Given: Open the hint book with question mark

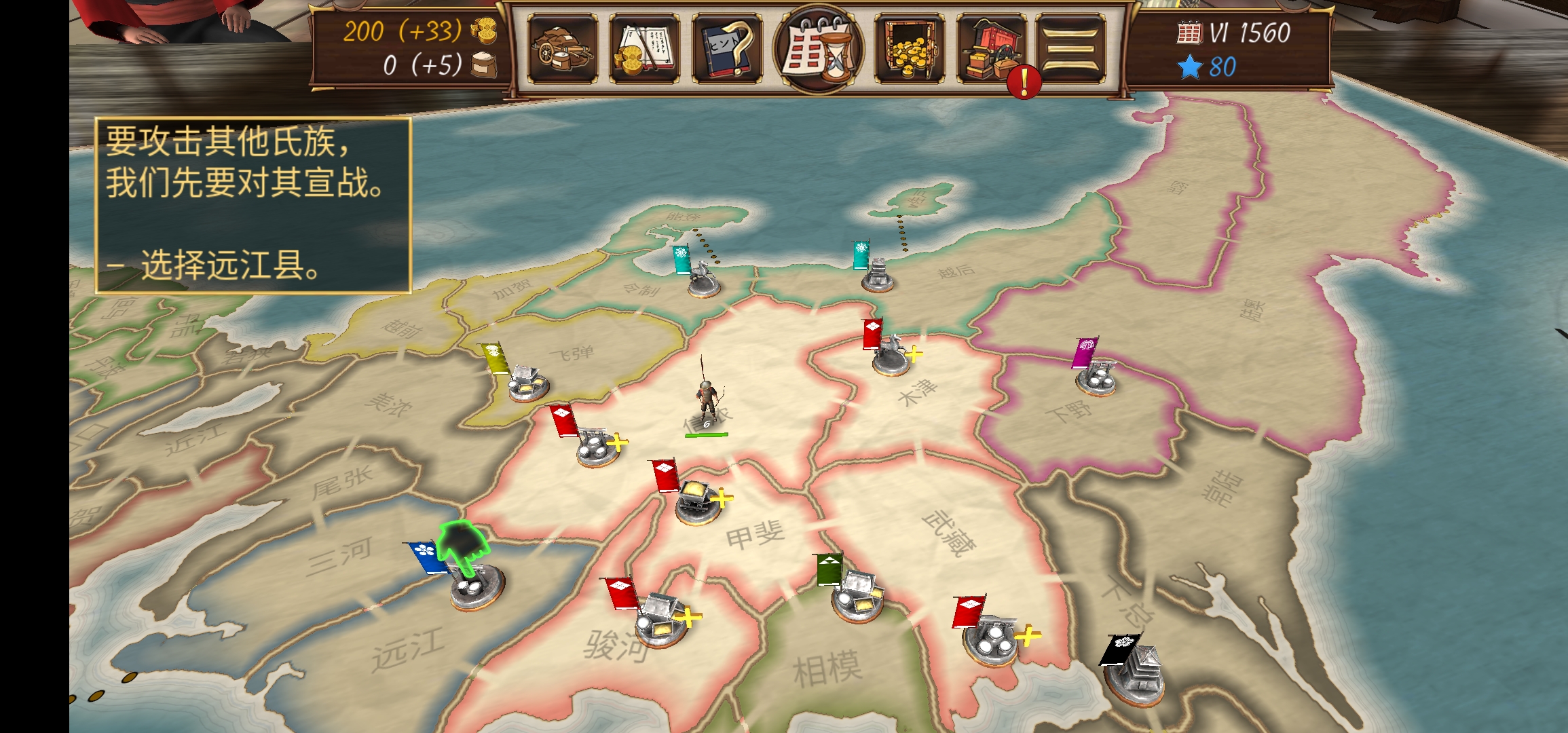Looking at the screenshot, I should tap(726, 50).
